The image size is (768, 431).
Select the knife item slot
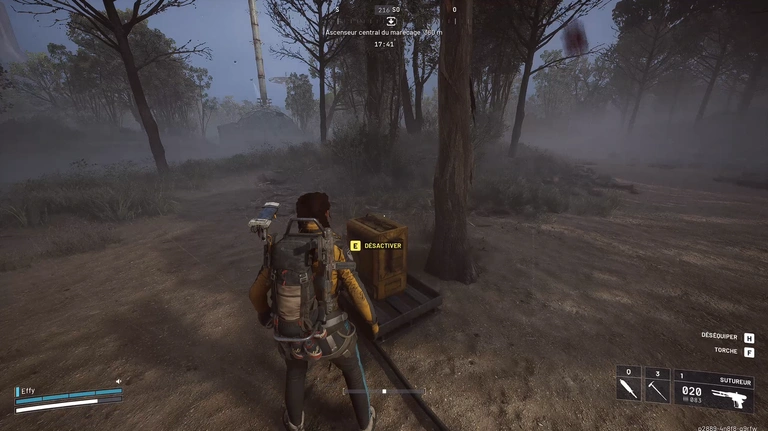click(627, 389)
